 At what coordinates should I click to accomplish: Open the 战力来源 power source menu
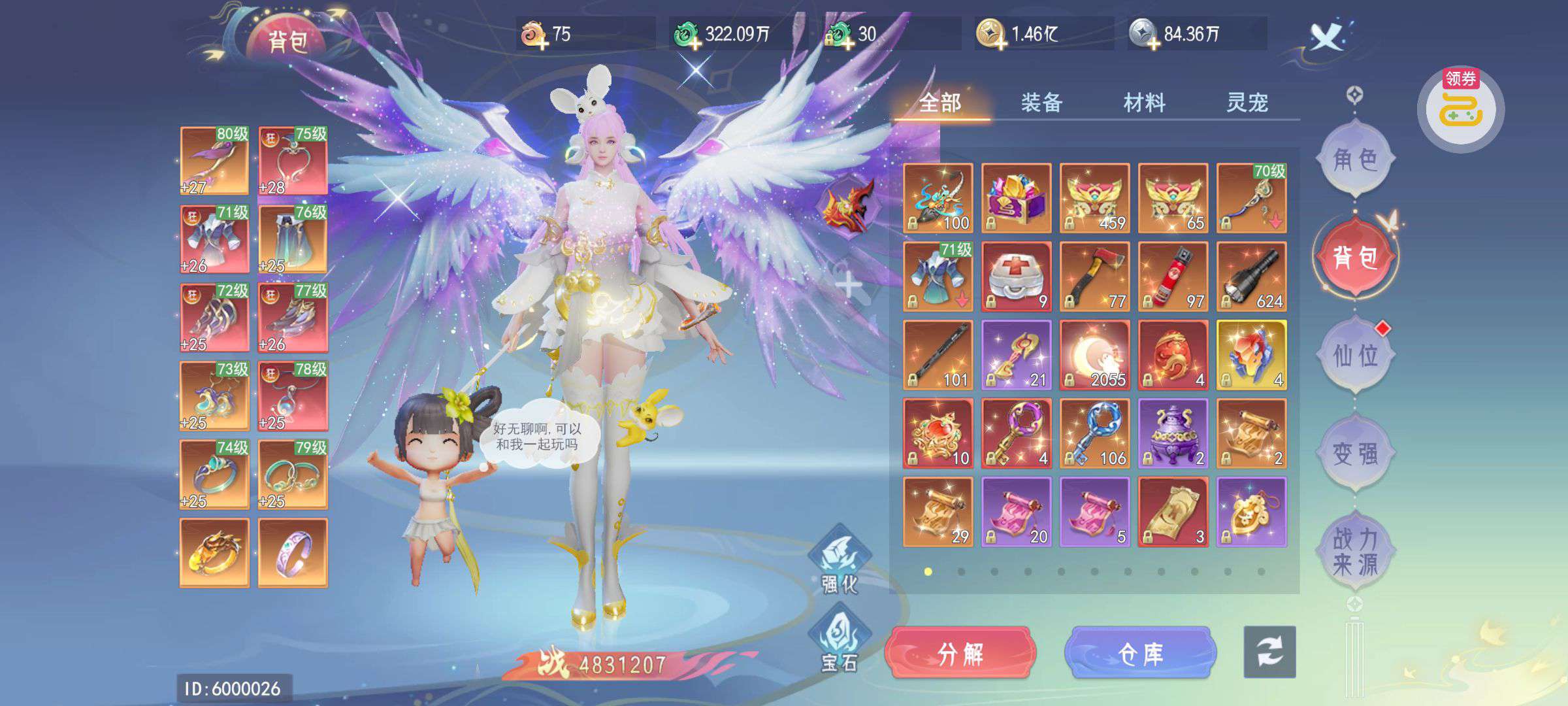click(x=1355, y=552)
